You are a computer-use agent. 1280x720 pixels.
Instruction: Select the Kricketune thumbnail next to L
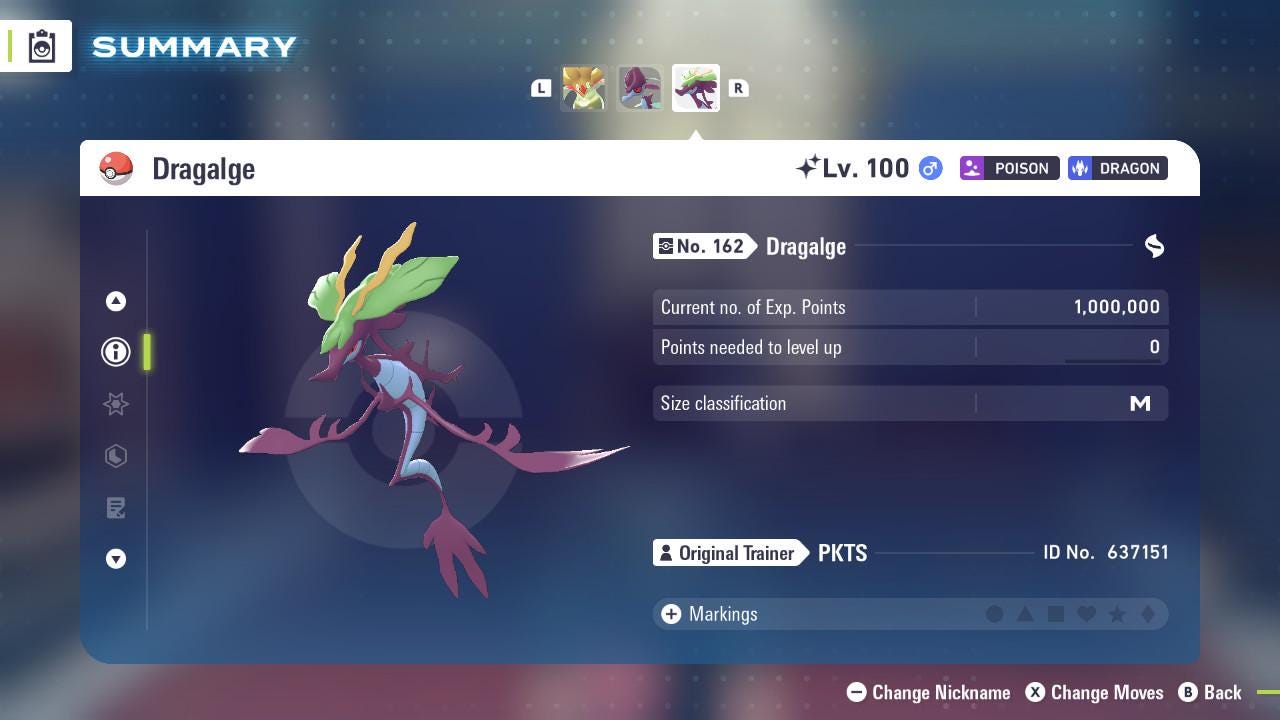pos(584,88)
